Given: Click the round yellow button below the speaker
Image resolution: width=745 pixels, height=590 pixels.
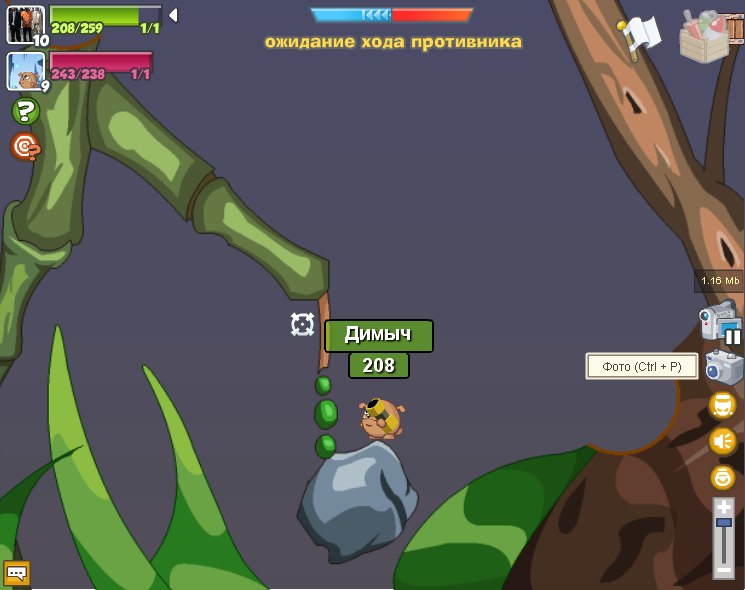Looking at the screenshot, I should (722, 477).
